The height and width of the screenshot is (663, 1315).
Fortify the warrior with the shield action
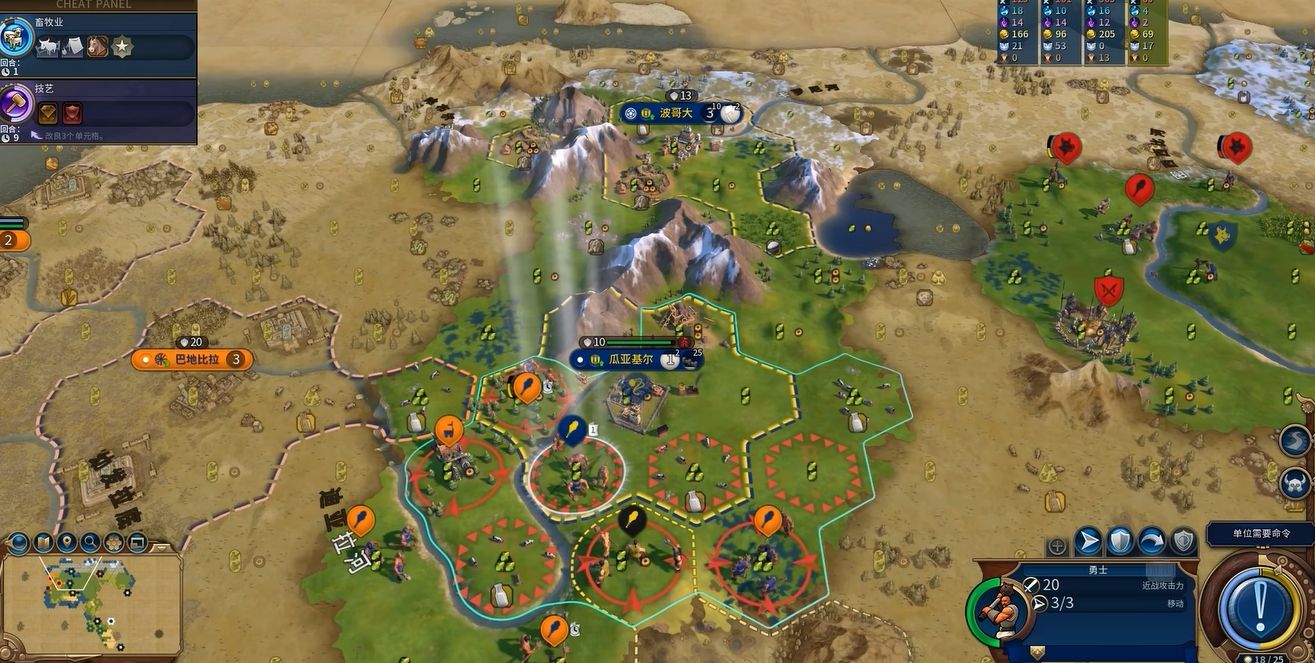1120,542
